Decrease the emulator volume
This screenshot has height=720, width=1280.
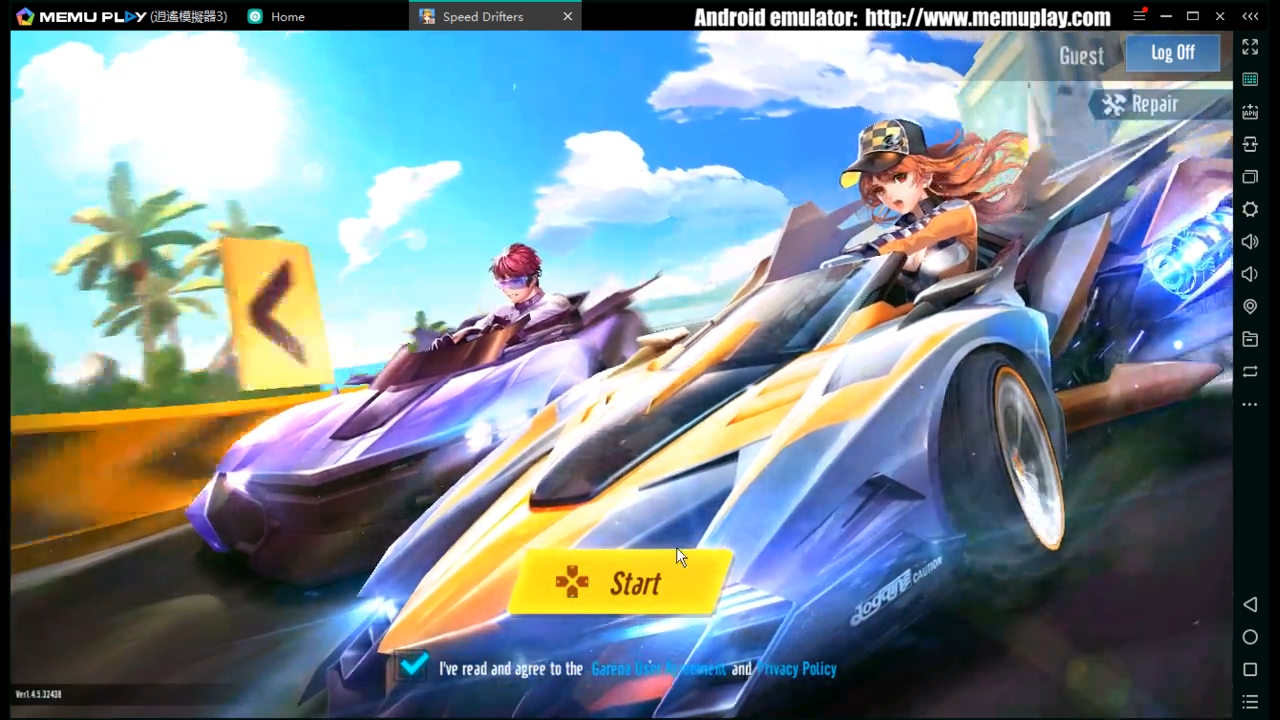[x=1250, y=273]
